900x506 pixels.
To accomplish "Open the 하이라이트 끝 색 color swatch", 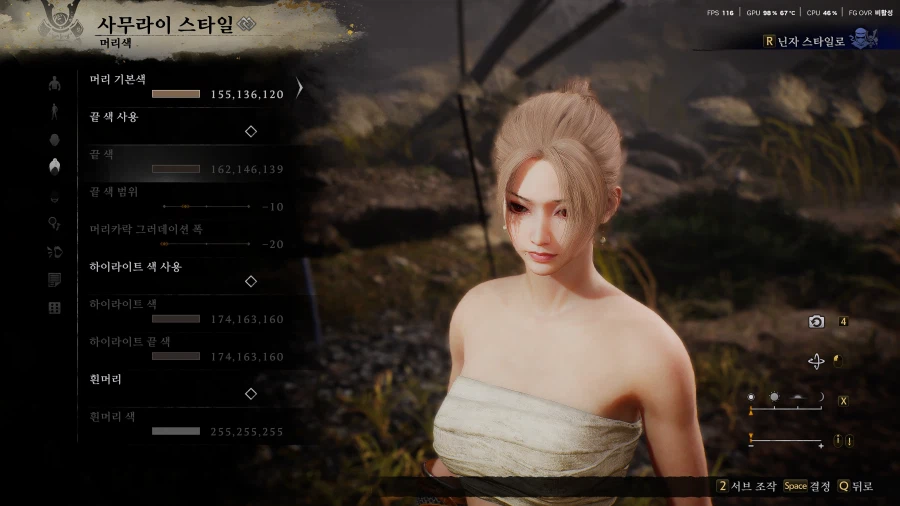I will point(176,356).
